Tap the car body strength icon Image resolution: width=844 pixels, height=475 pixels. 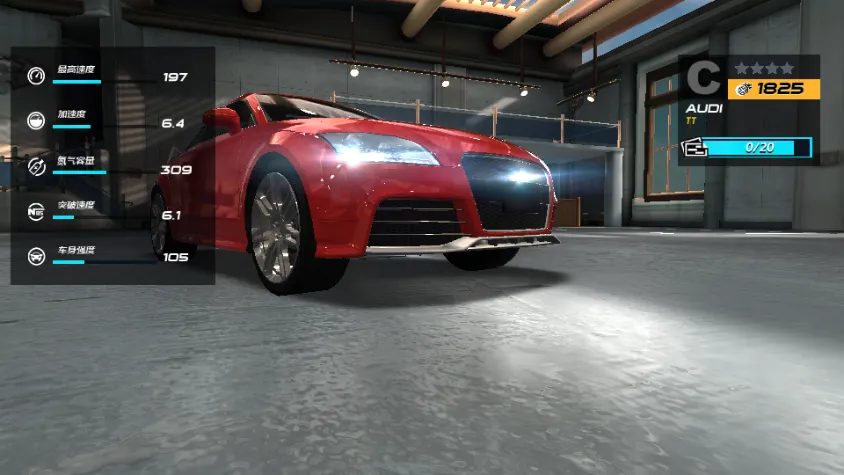37,255
